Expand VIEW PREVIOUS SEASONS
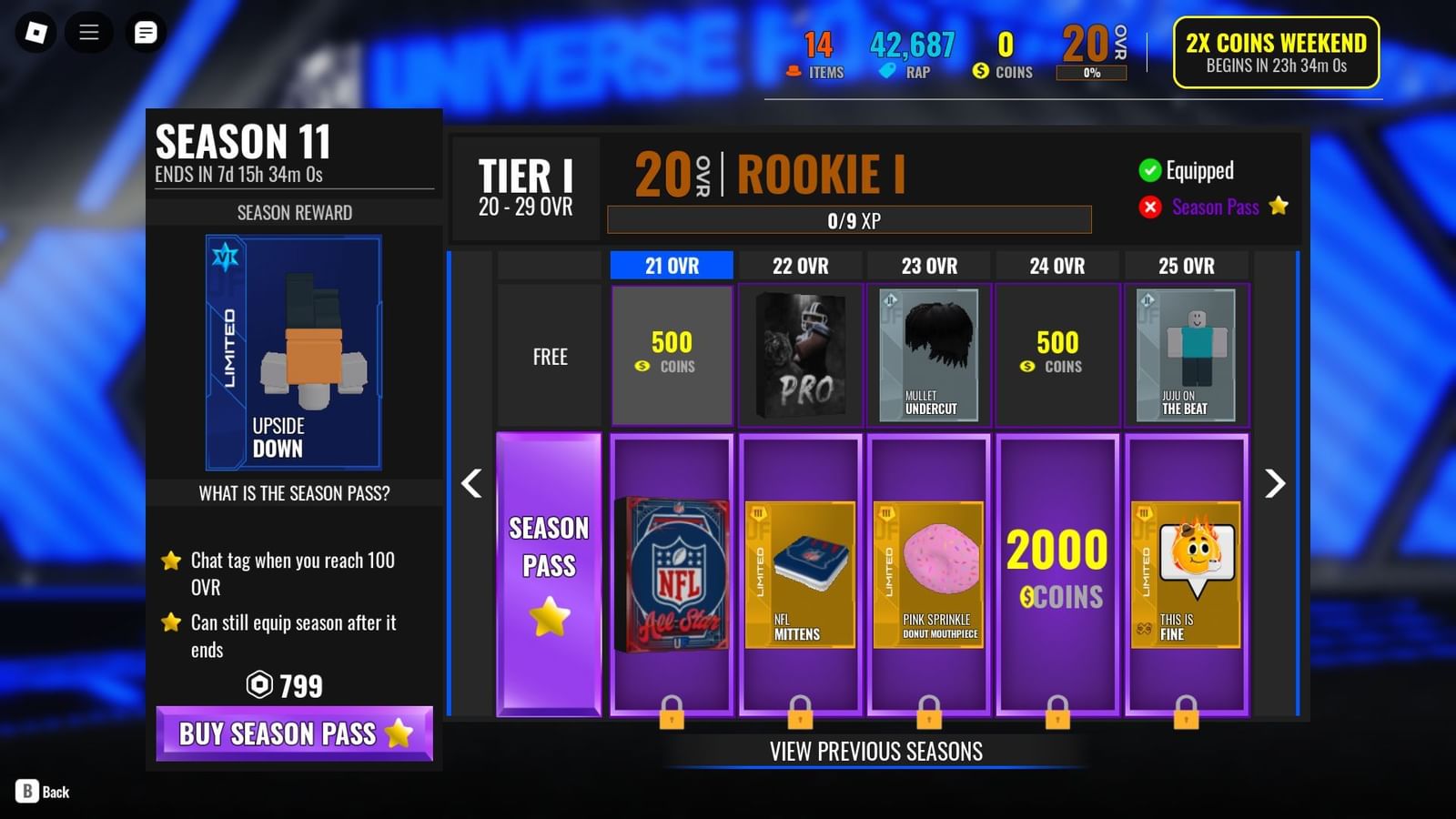This screenshot has width=1456, height=819. [x=875, y=752]
